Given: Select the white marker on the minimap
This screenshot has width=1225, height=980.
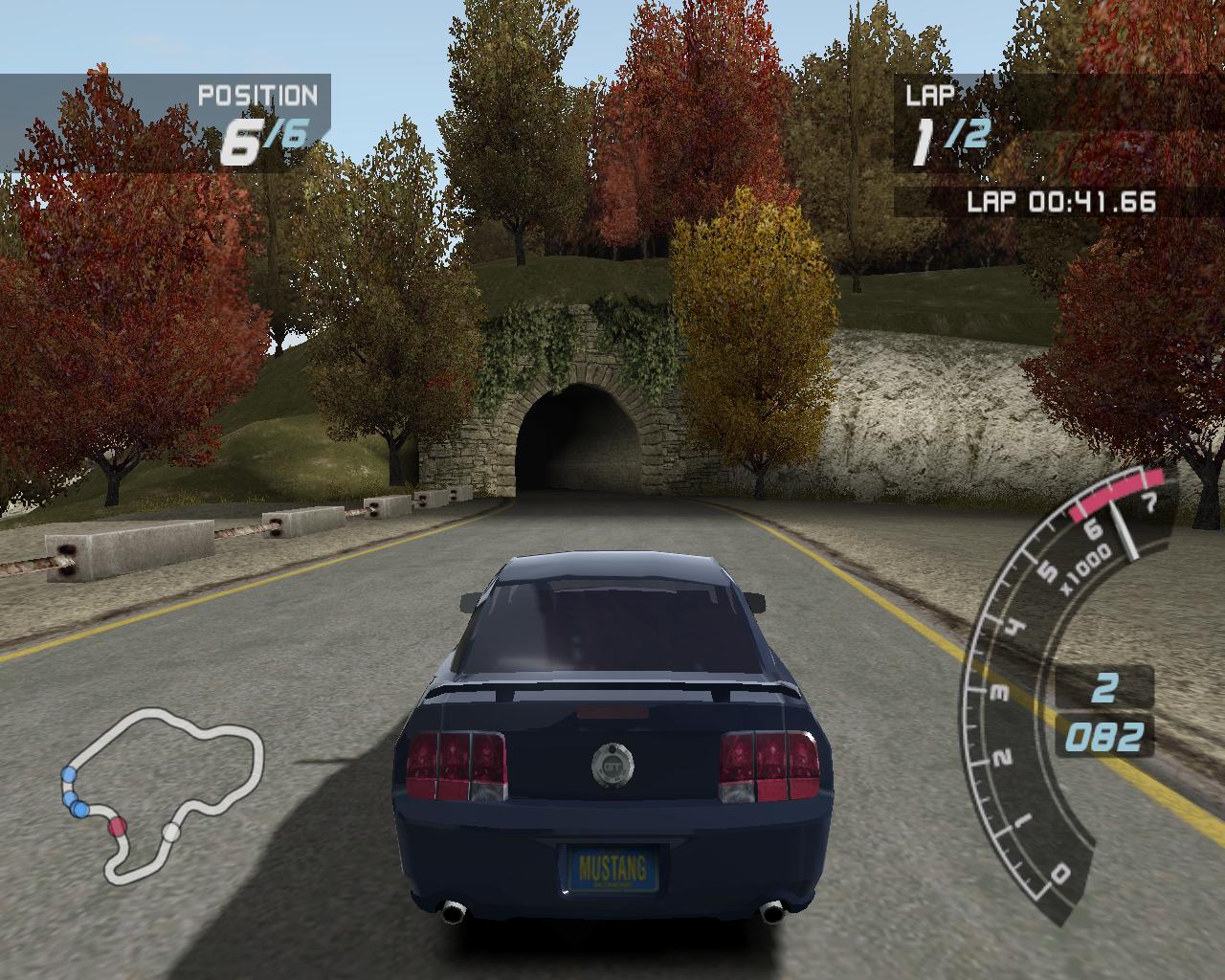Looking at the screenshot, I should (x=170, y=833).
